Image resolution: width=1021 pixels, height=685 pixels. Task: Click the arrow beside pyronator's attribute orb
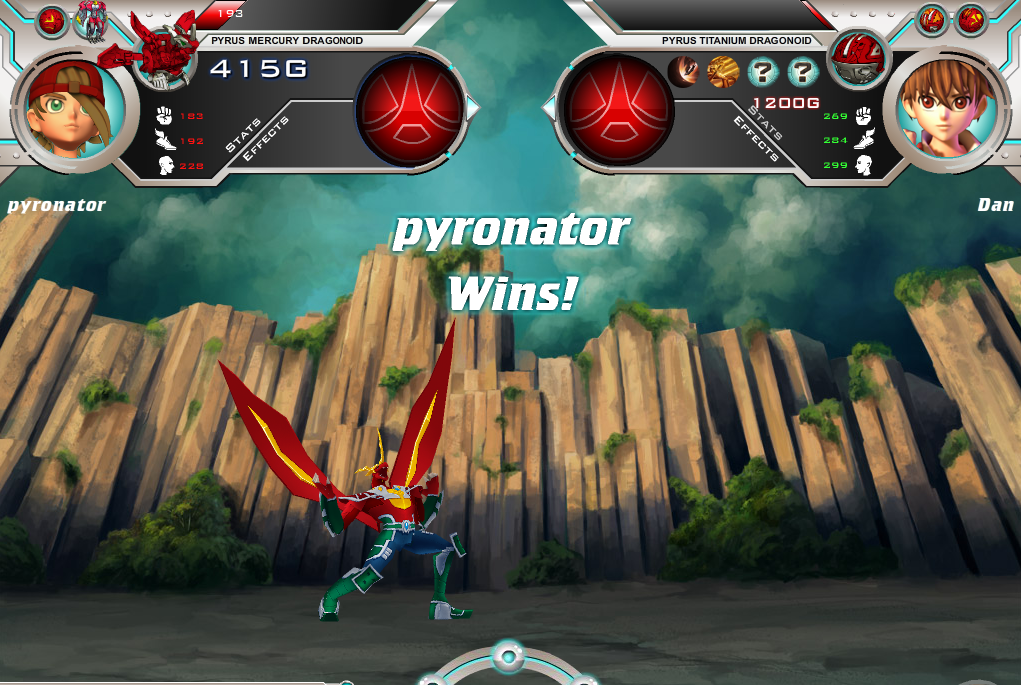(473, 107)
